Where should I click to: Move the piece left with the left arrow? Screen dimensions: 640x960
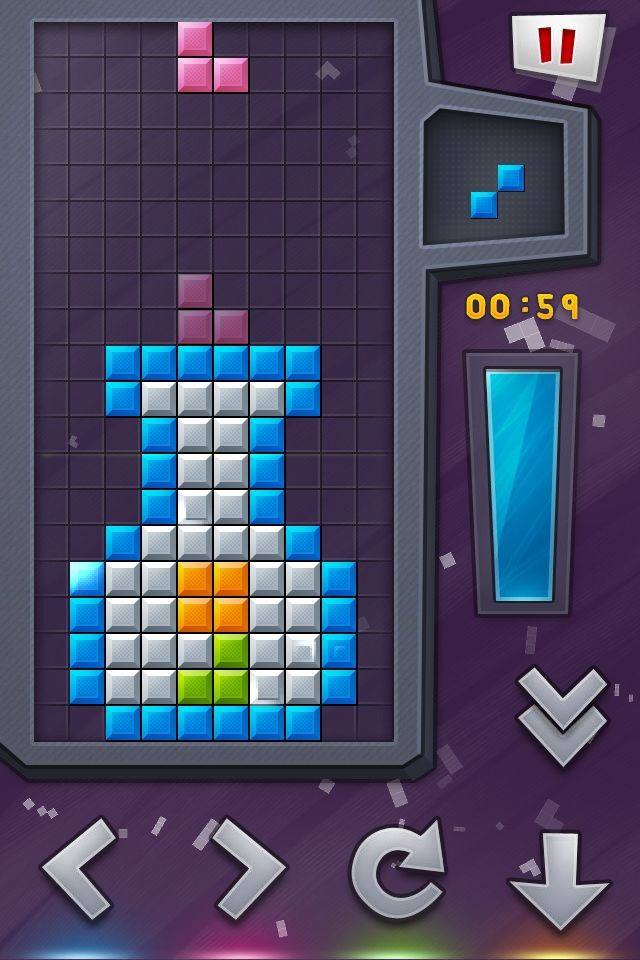tap(80, 868)
